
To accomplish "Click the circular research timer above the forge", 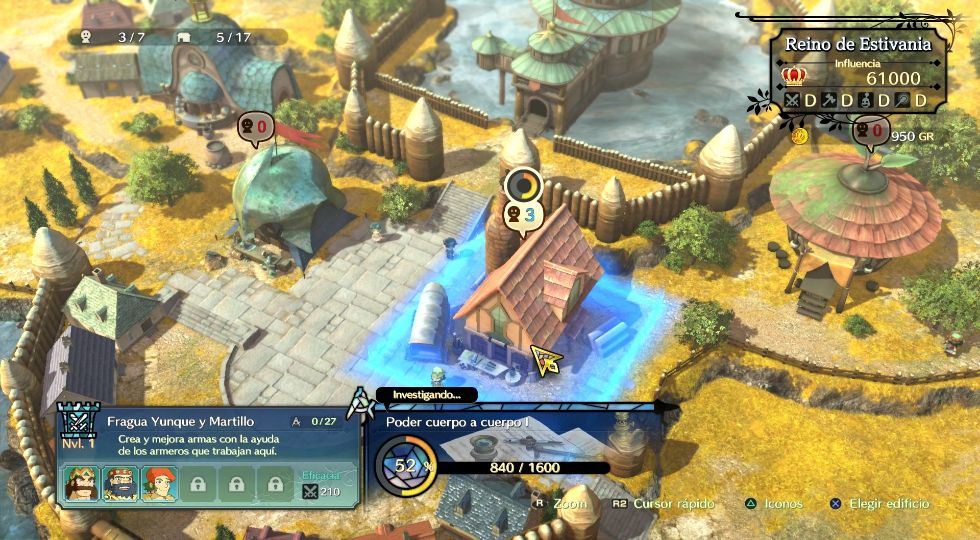I will coord(522,185).
